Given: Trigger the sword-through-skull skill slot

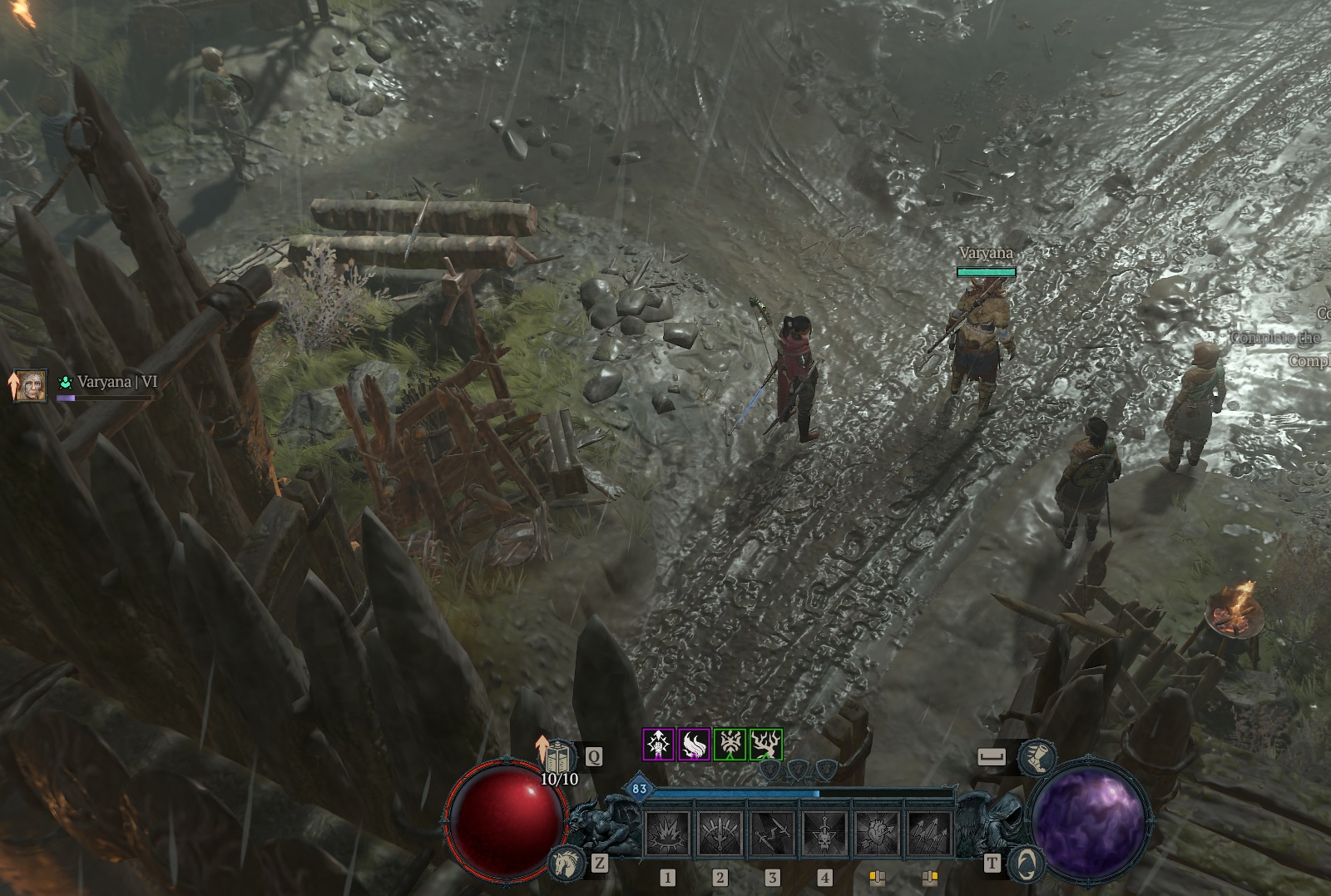Looking at the screenshot, I should point(824,833).
